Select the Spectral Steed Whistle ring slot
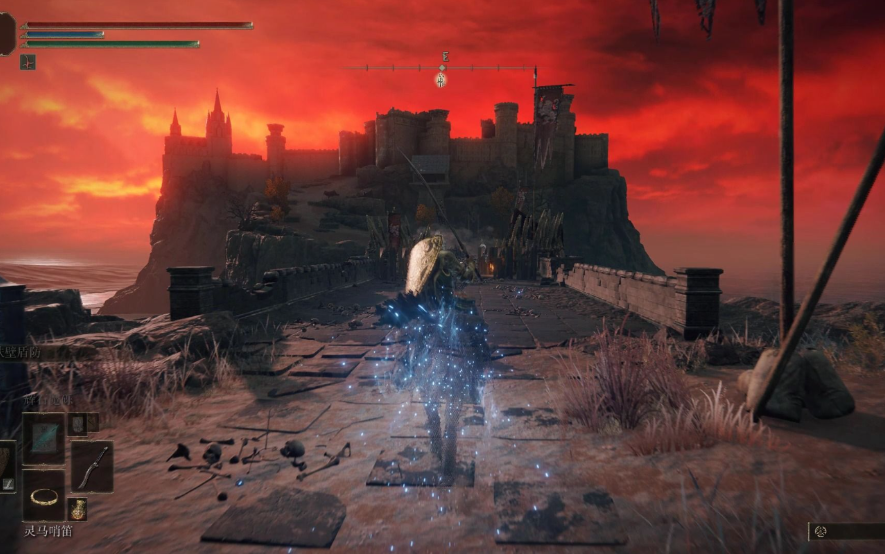885x554 pixels. click(43, 495)
